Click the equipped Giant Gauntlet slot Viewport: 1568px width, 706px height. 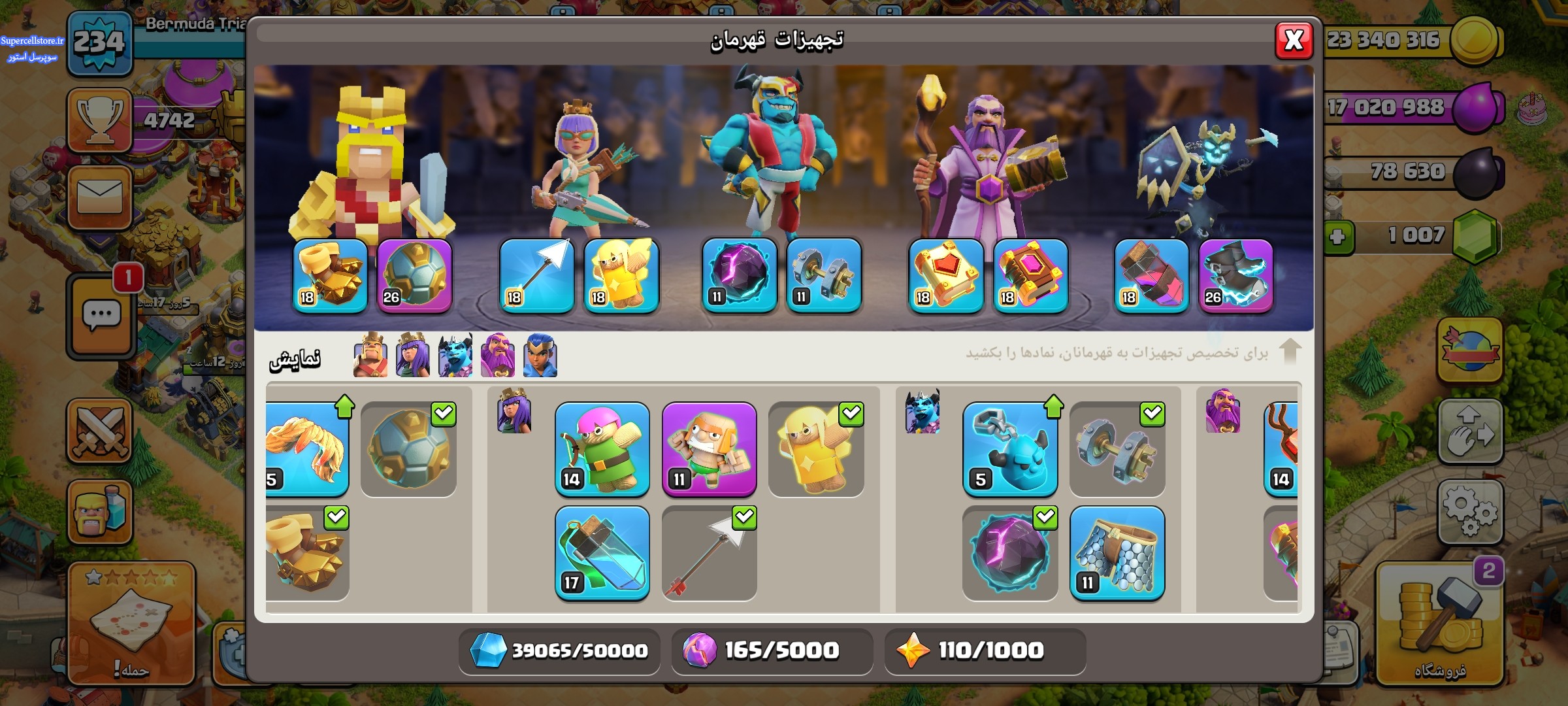(x=330, y=275)
